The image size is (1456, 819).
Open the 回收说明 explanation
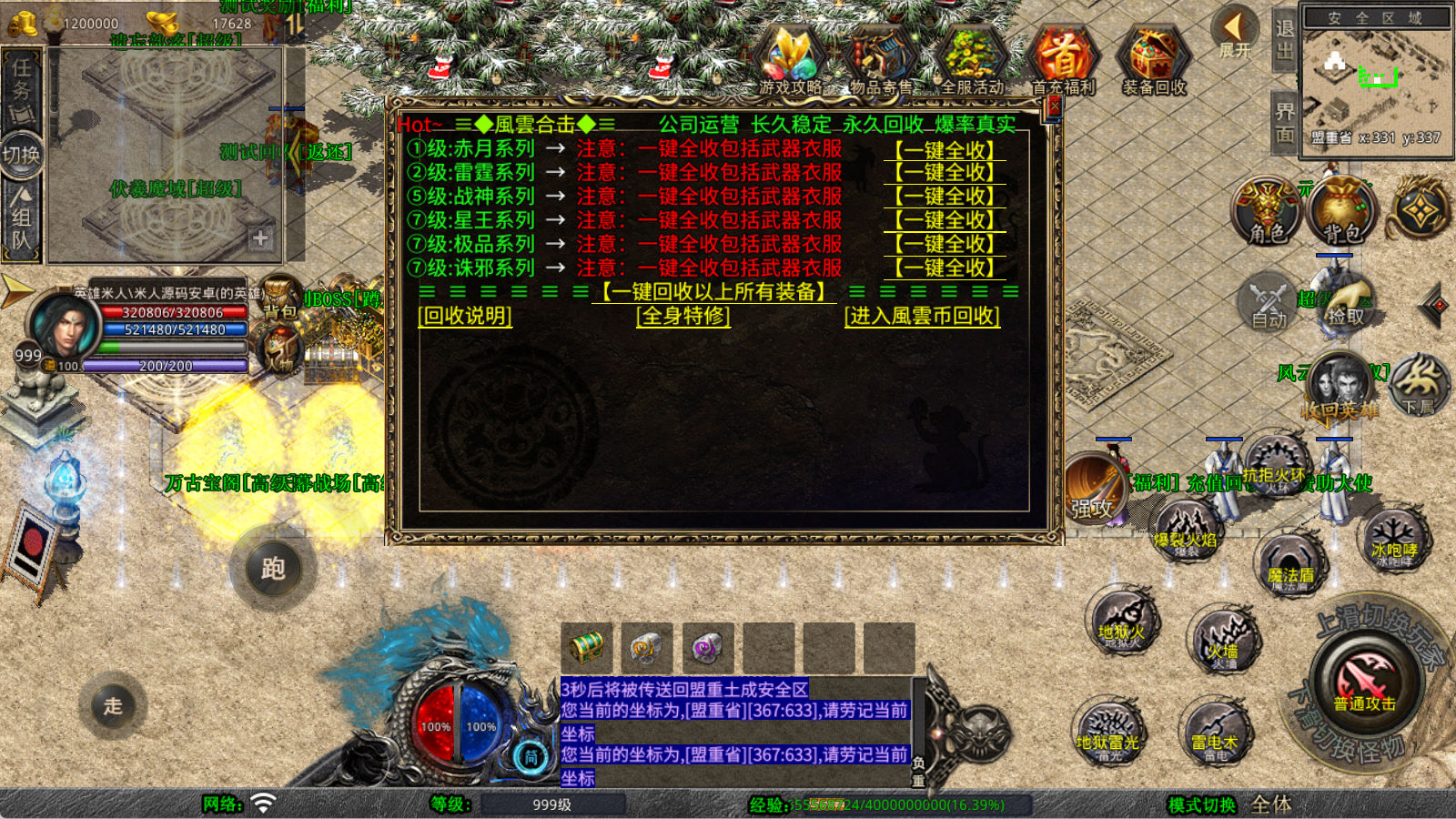pyautogui.click(x=465, y=316)
